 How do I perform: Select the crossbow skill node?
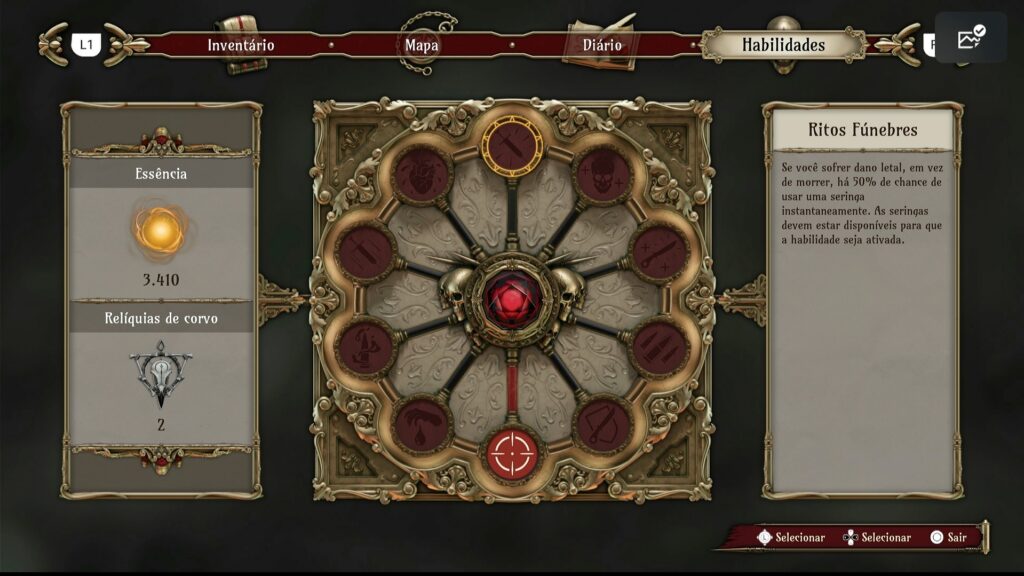click(603, 425)
